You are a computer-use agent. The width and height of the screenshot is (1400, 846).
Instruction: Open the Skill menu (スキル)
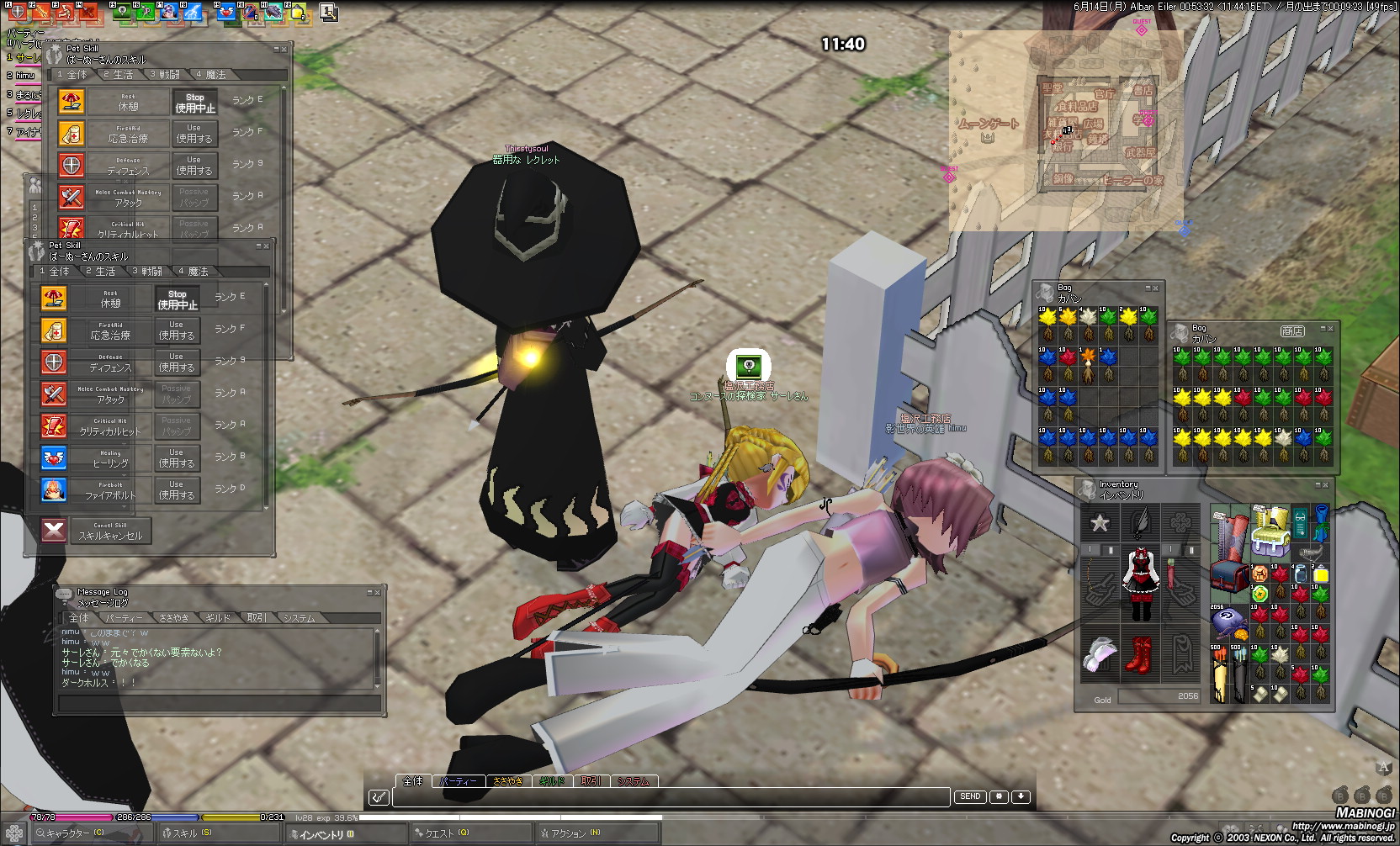pyautogui.click(x=191, y=833)
